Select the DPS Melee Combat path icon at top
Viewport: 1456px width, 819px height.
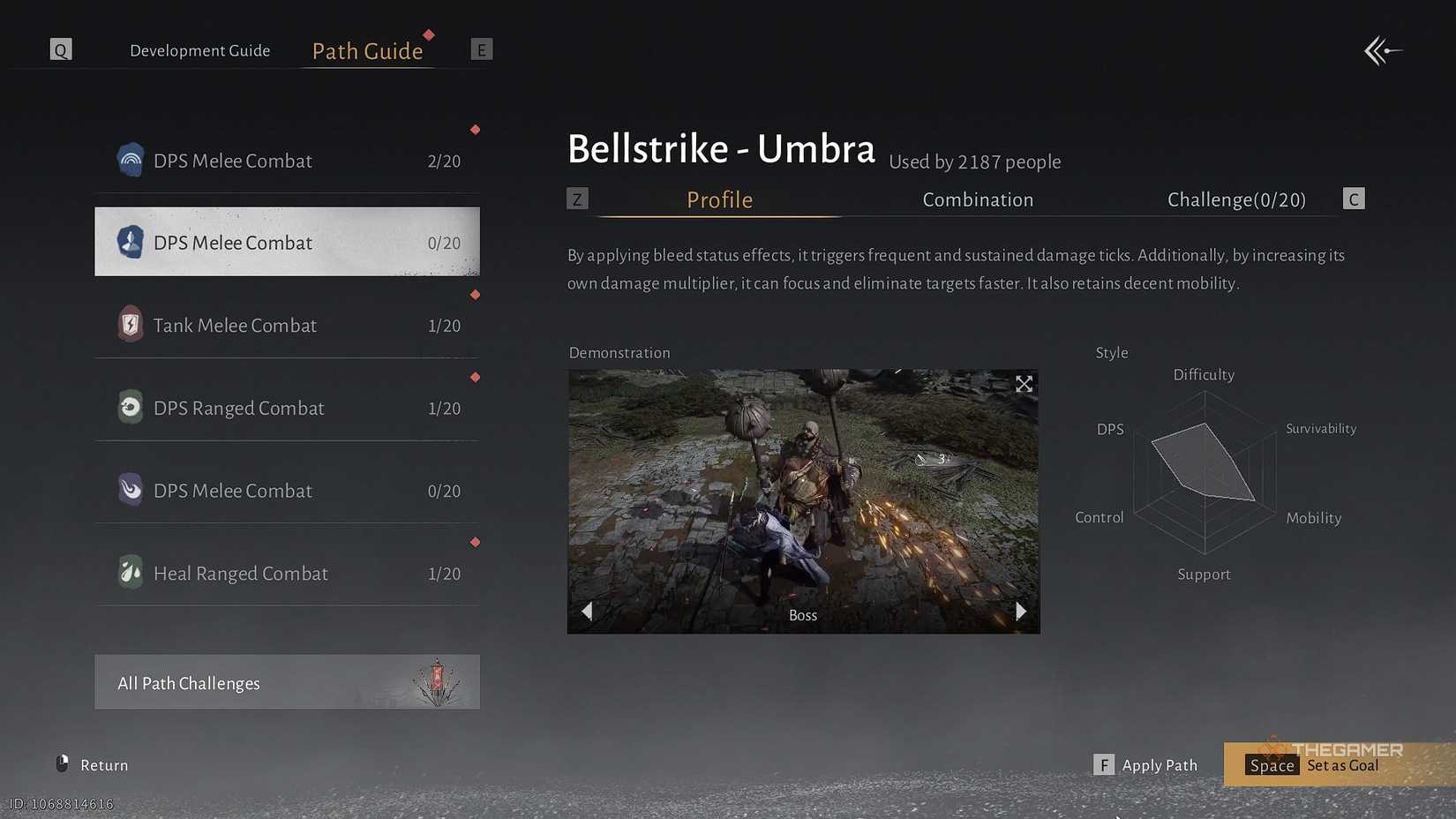tap(131, 160)
